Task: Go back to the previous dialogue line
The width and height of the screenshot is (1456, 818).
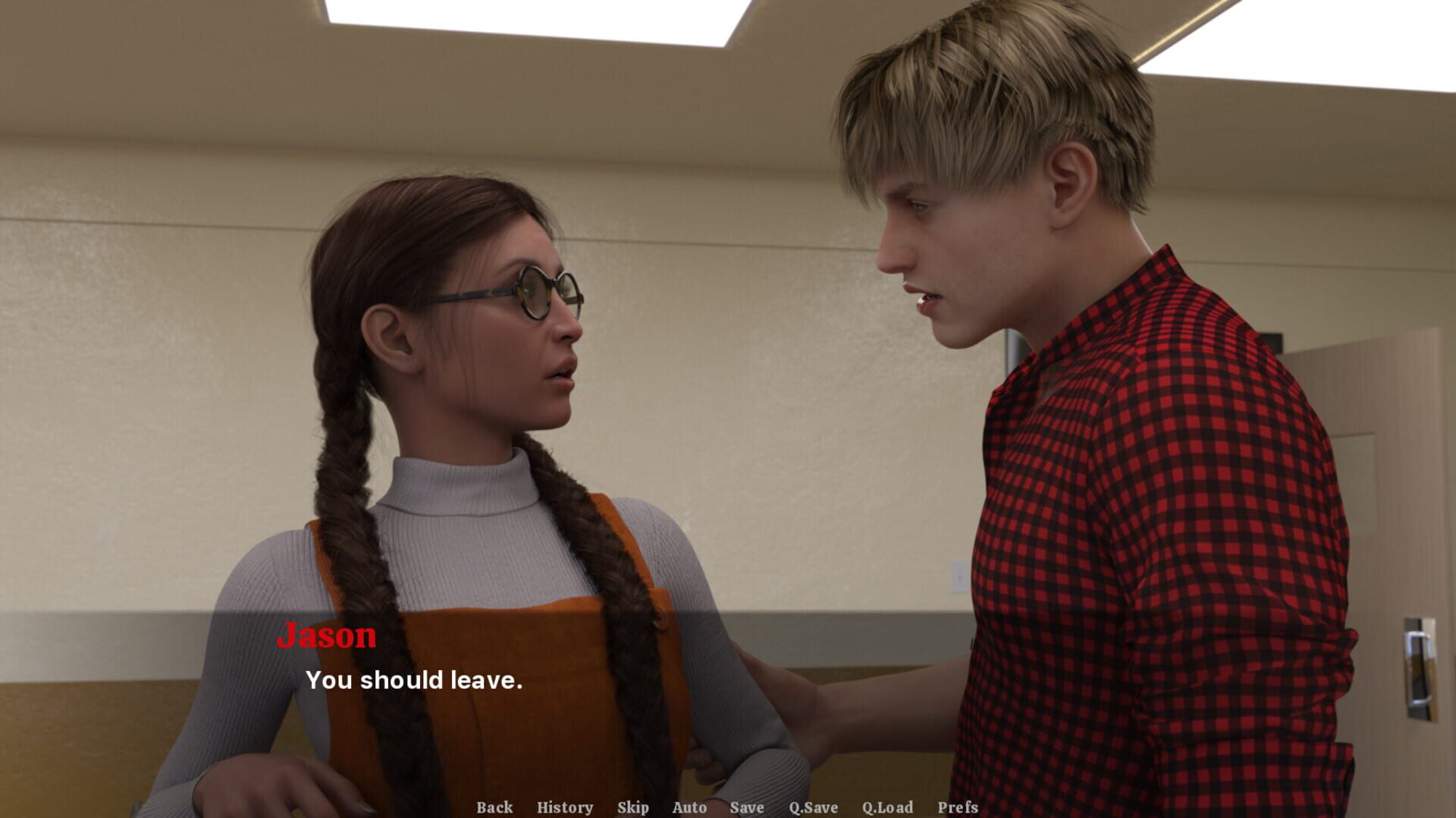Action: point(494,808)
